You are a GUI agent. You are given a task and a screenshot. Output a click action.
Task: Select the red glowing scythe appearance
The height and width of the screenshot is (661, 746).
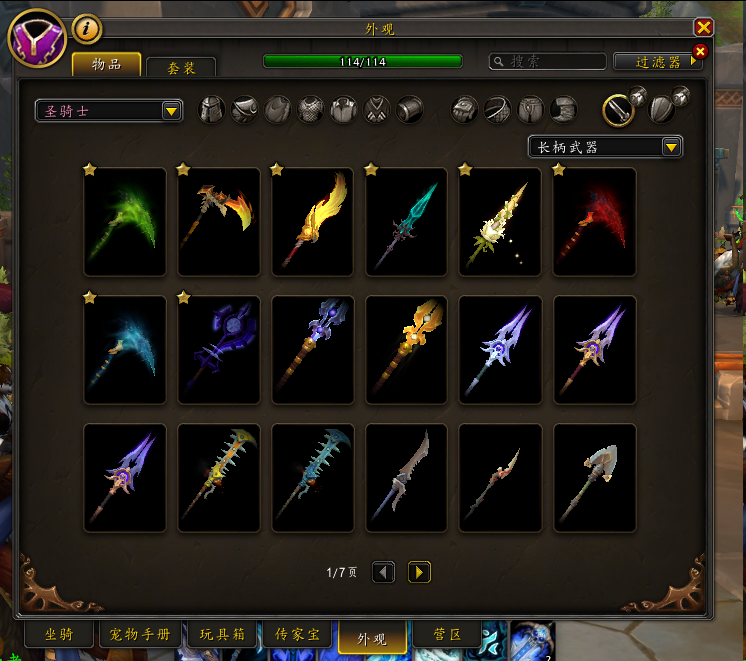click(595, 221)
